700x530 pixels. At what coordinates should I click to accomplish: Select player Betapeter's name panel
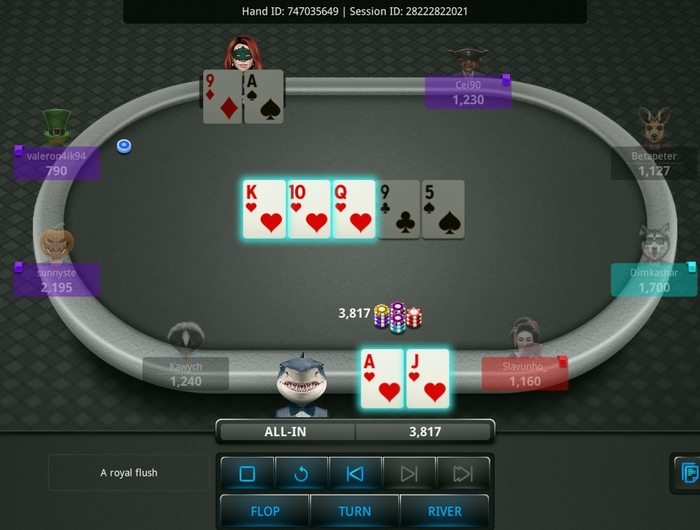point(654,163)
